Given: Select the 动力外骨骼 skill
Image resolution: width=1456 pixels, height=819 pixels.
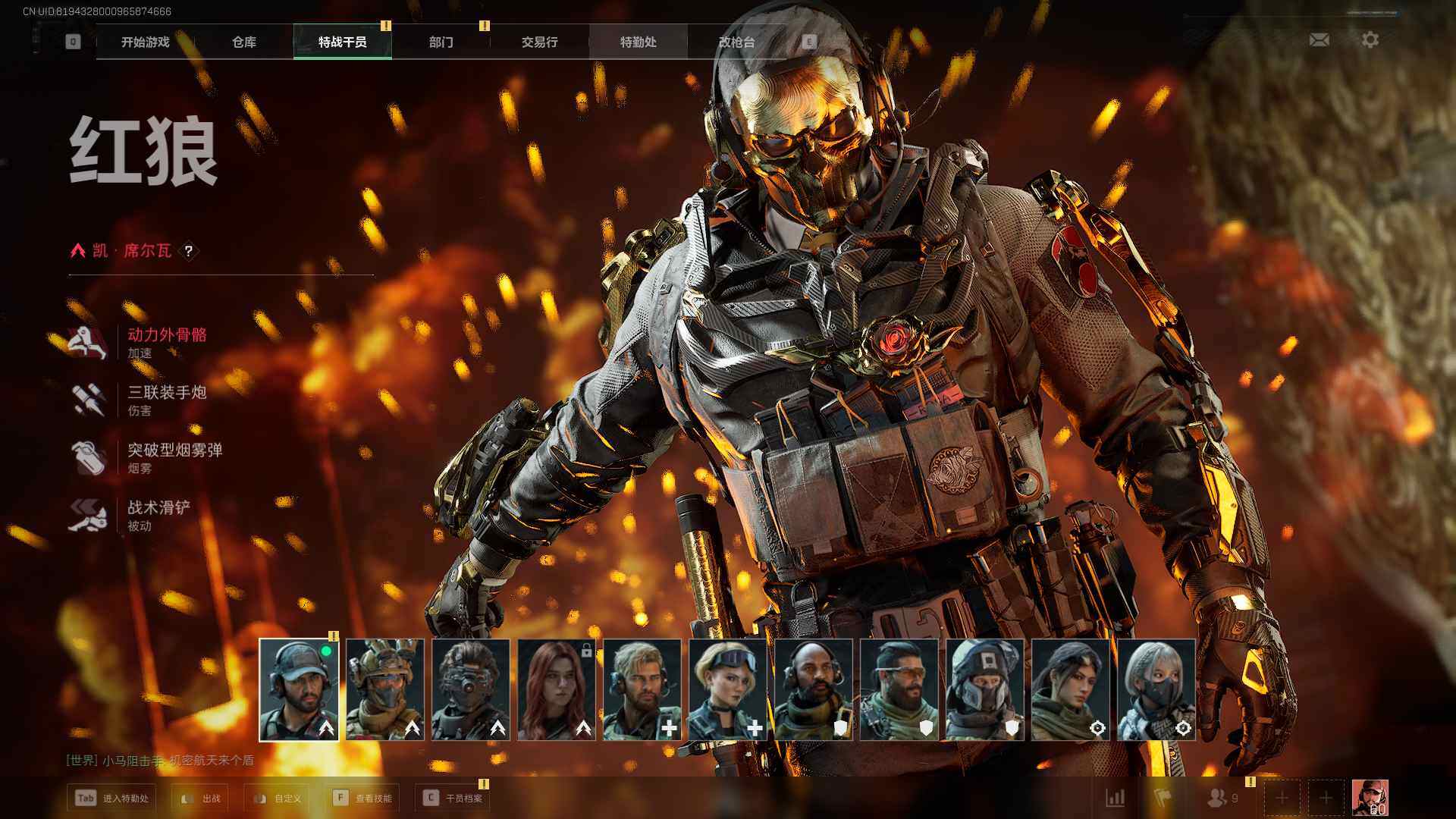Looking at the screenshot, I should [167, 334].
